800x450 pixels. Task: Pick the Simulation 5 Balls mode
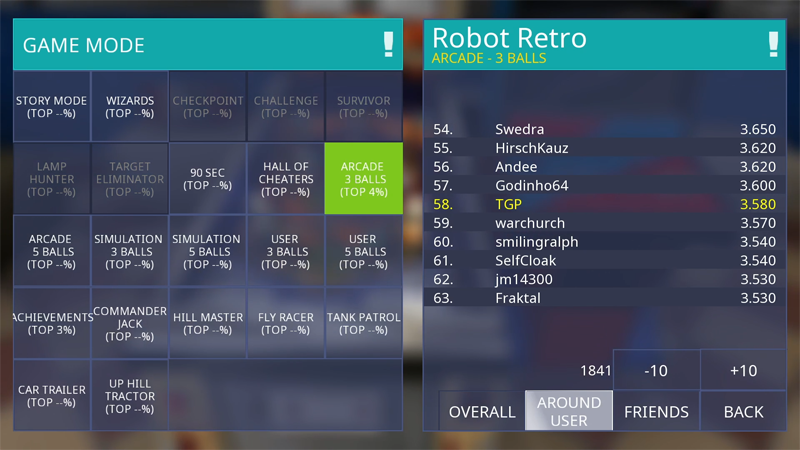[208, 251]
